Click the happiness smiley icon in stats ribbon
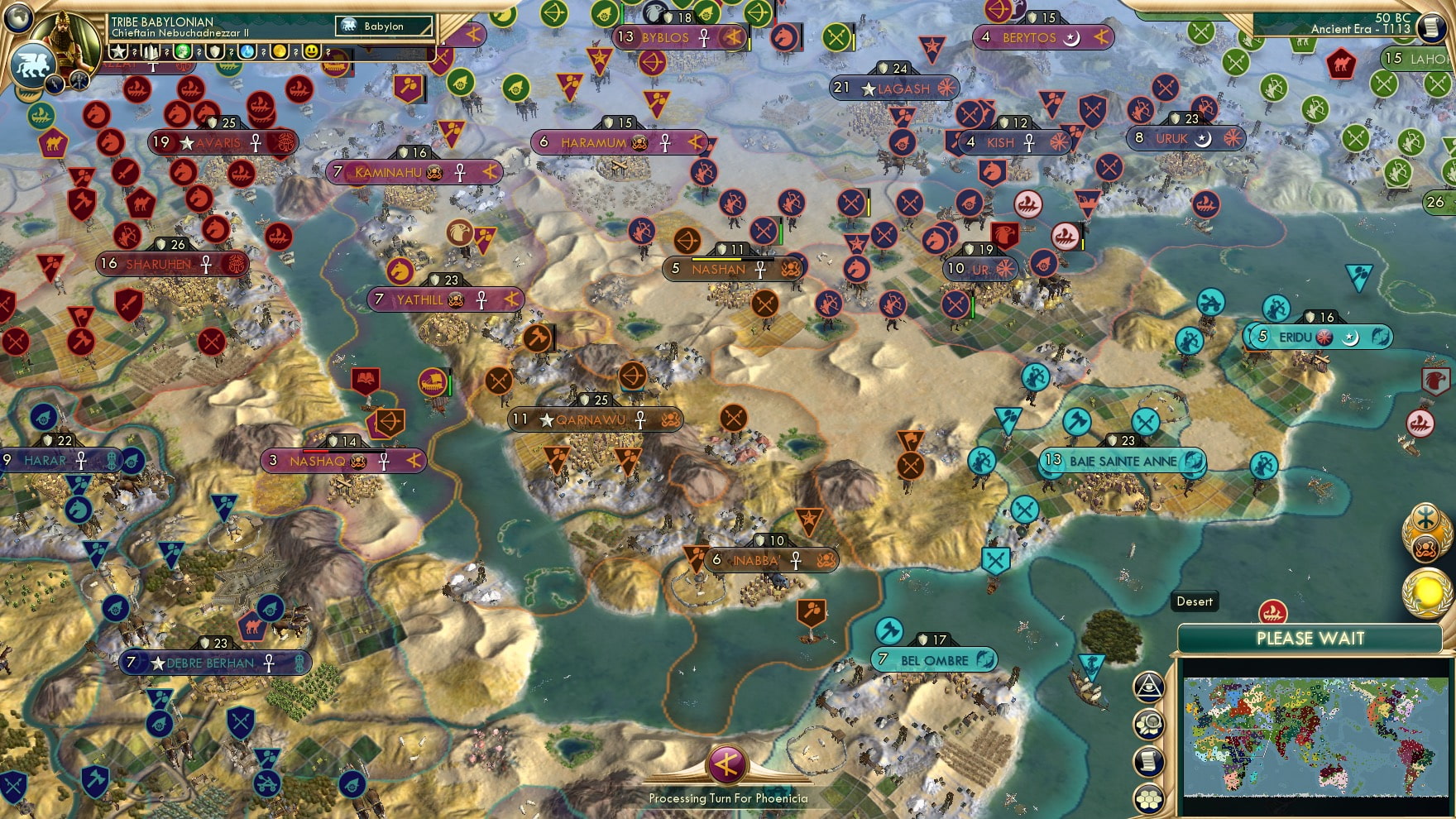Image resolution: width=1456 pixels, height=819 pixels. (312, 52)
